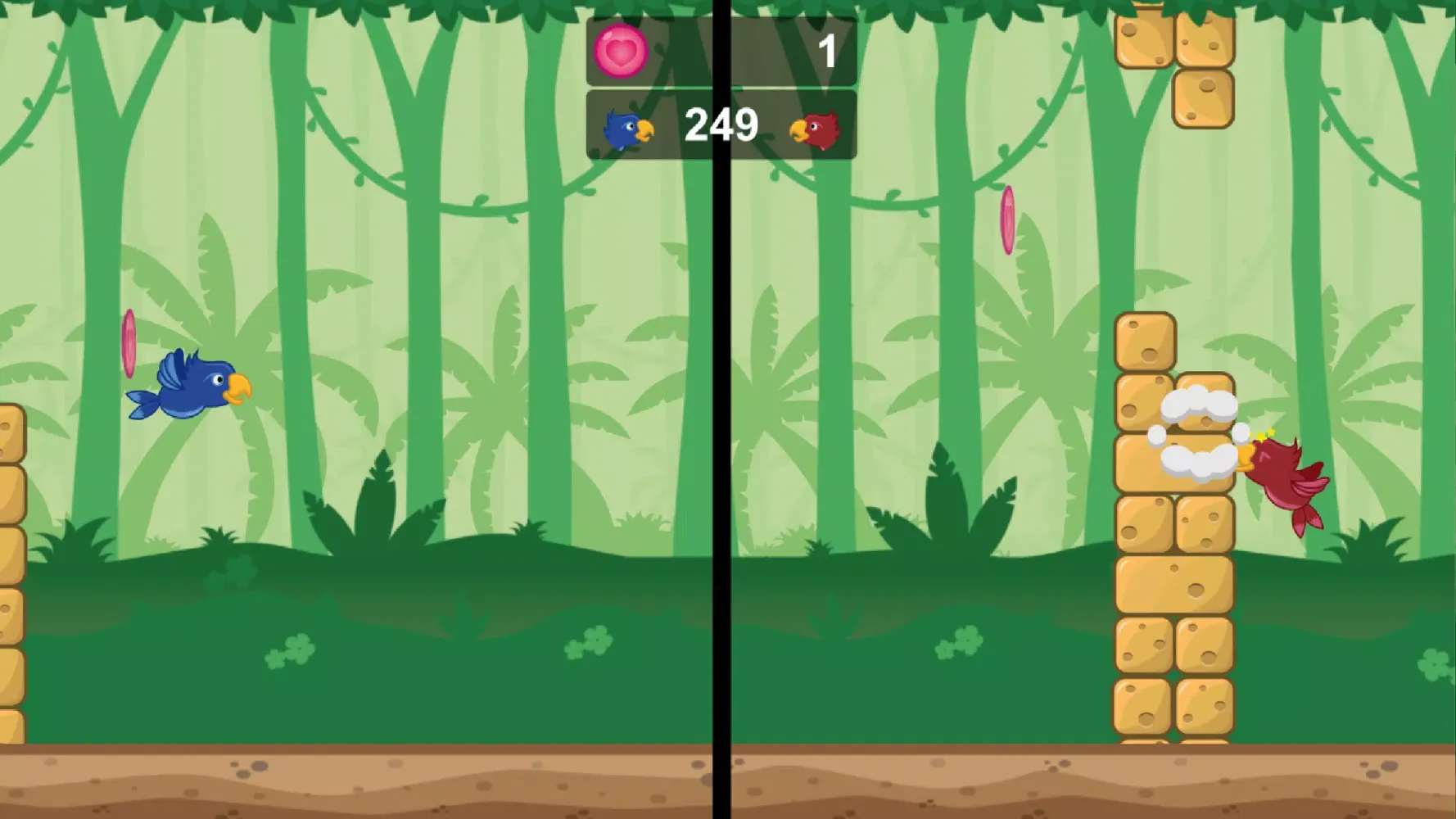
Task: Click the score counter showing 249
Action: tap(721, 125)
